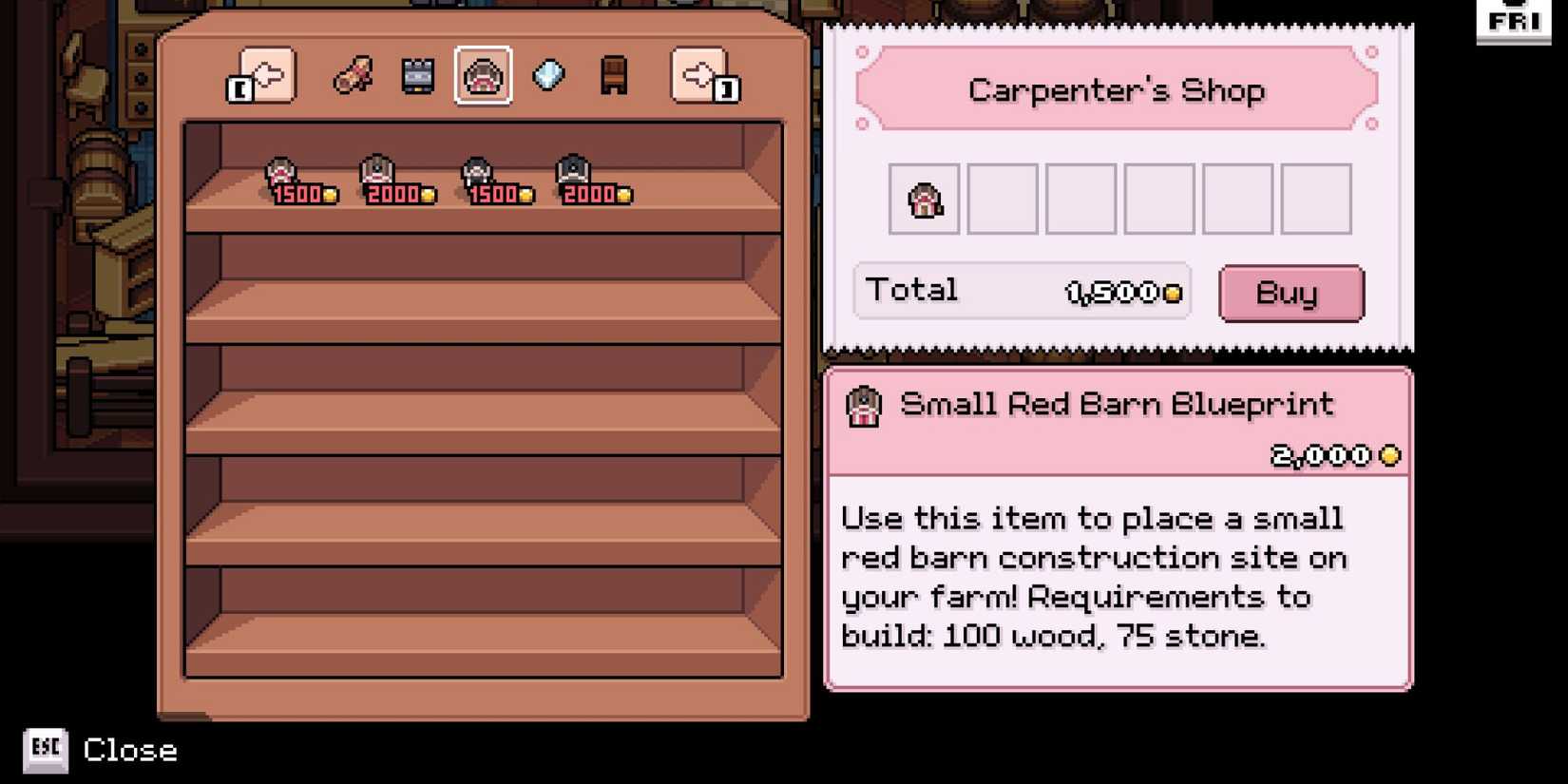The height and width of the screenshot is (784, 1568).
Task: Select the tools category icon in the shop tabs
Action: pos(354,76)
